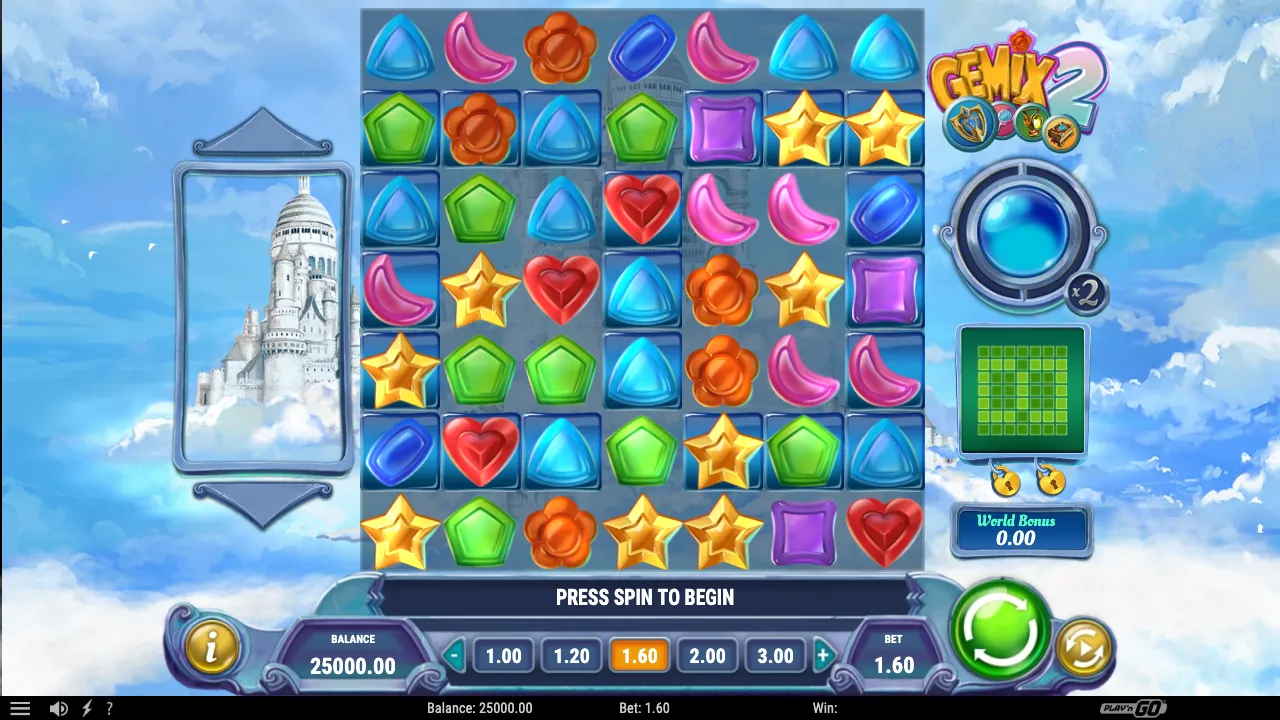The height and width of the screenshot is (720, 1280).
Task: Select the castle world preview panel
Action: (x=262, y=317)
